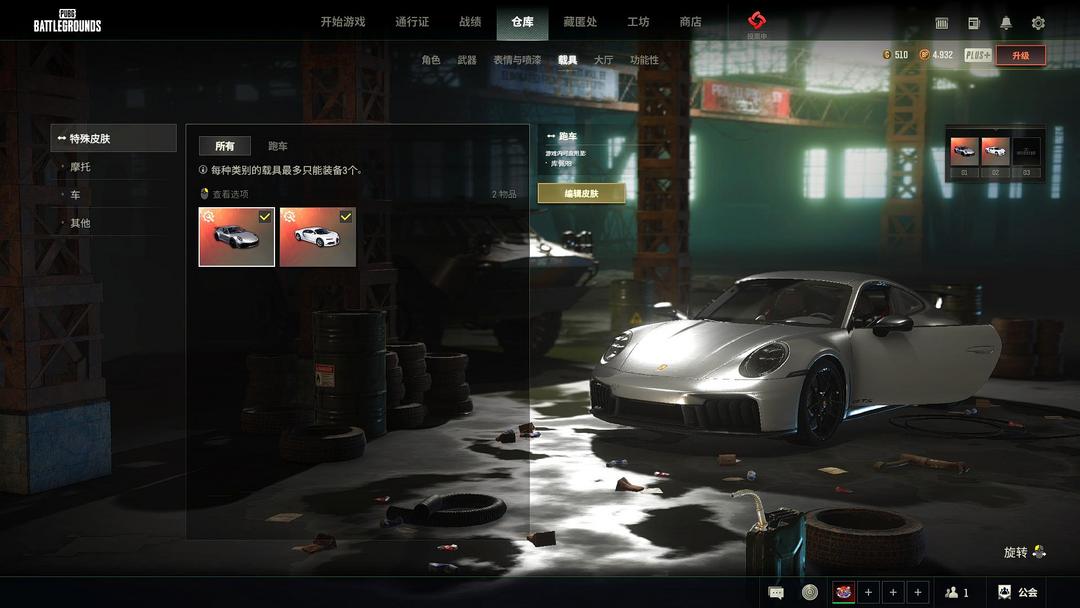Image resolution: width=1080 pixels, height=608 pixels.
Task: Select the 角色 character tab
Action: pos(431,60)
